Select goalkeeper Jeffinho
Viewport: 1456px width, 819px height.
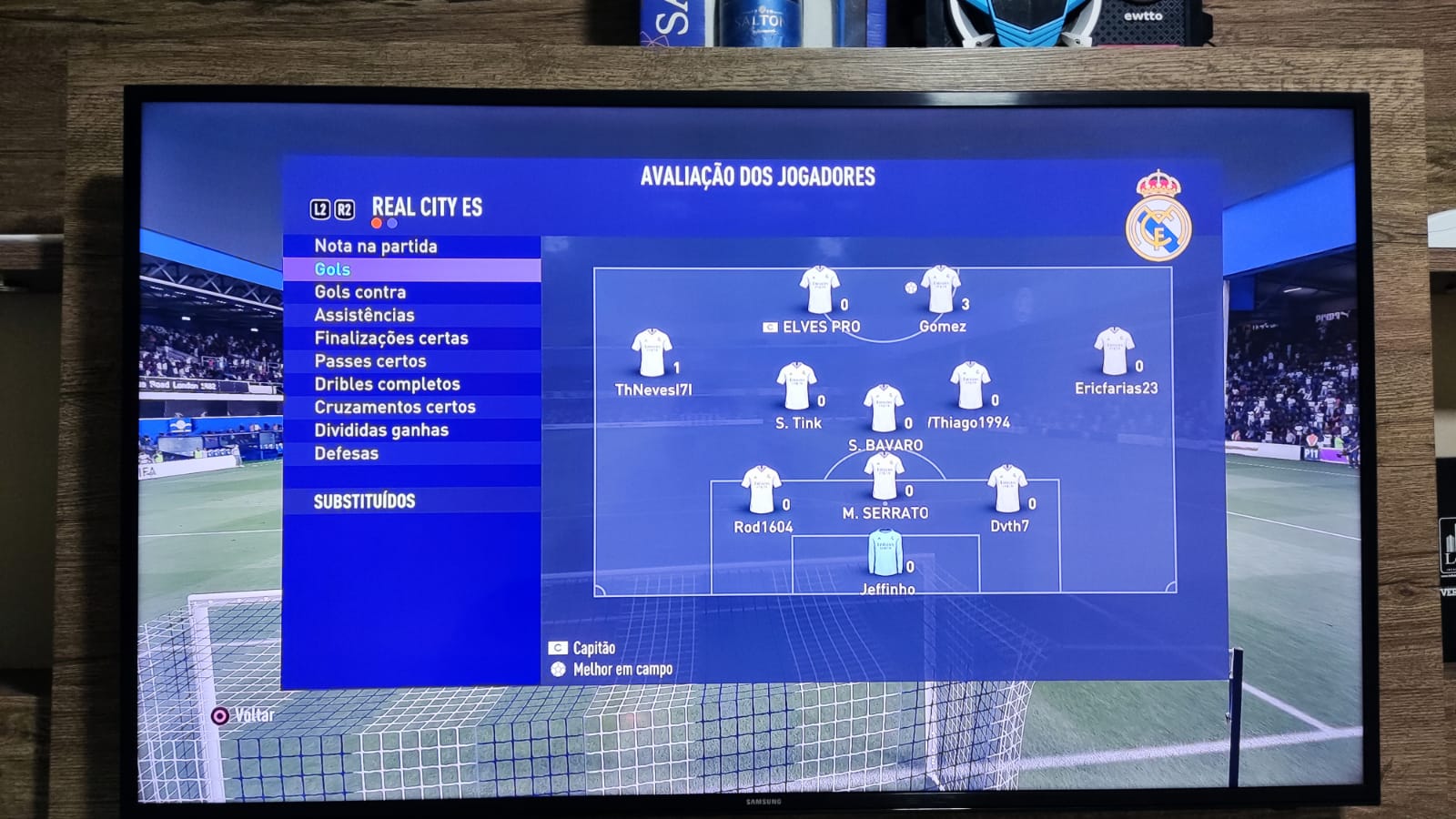click(885, 553)
